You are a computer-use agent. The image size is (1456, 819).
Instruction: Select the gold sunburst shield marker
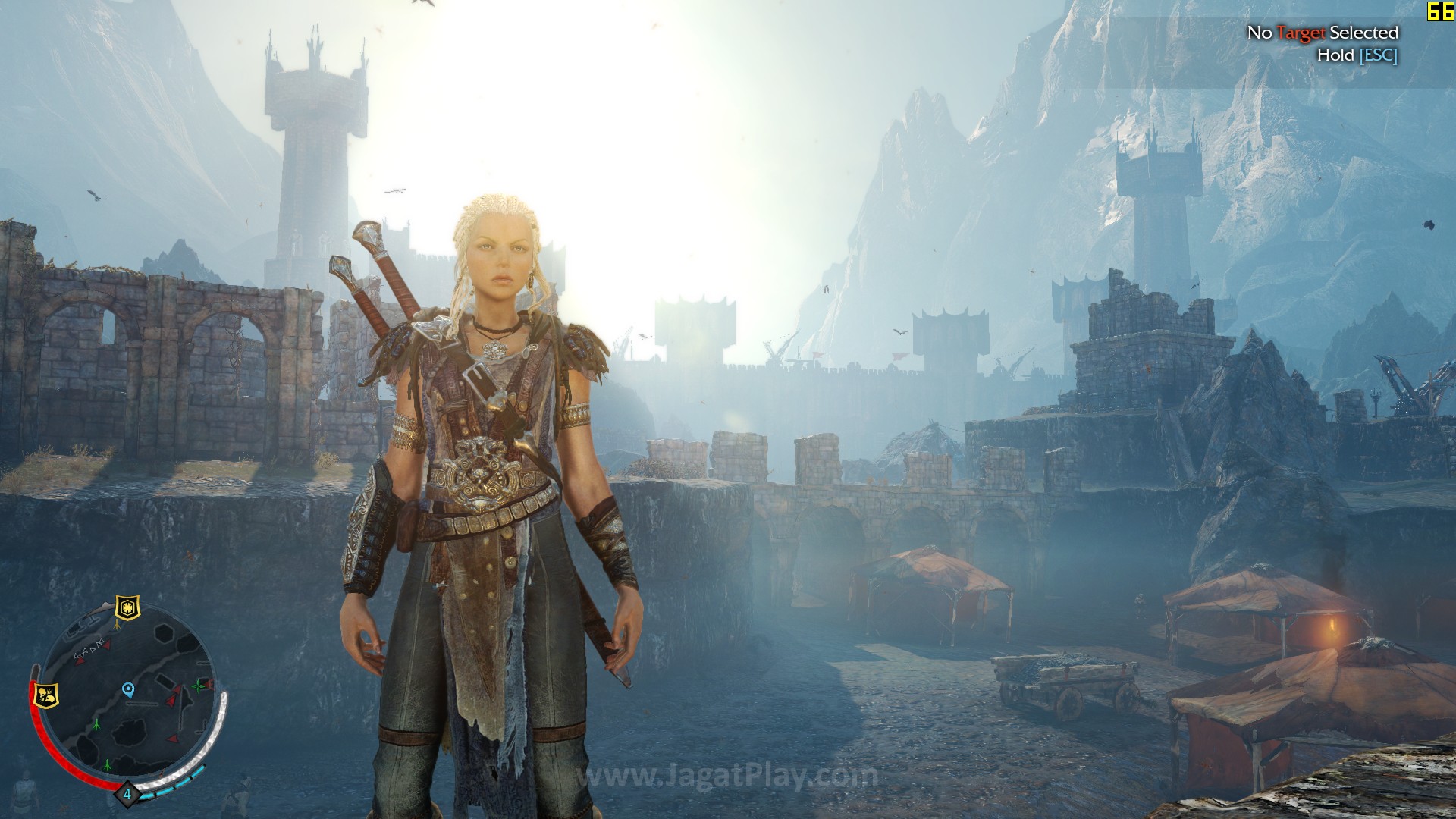pos(126,607)
